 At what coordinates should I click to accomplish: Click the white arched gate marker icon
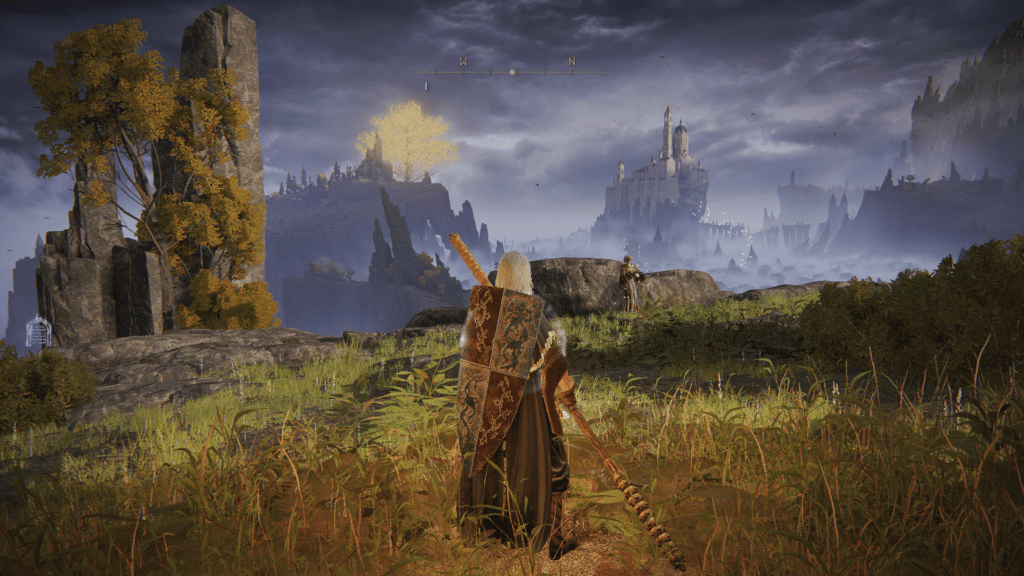tap(38, 332)
